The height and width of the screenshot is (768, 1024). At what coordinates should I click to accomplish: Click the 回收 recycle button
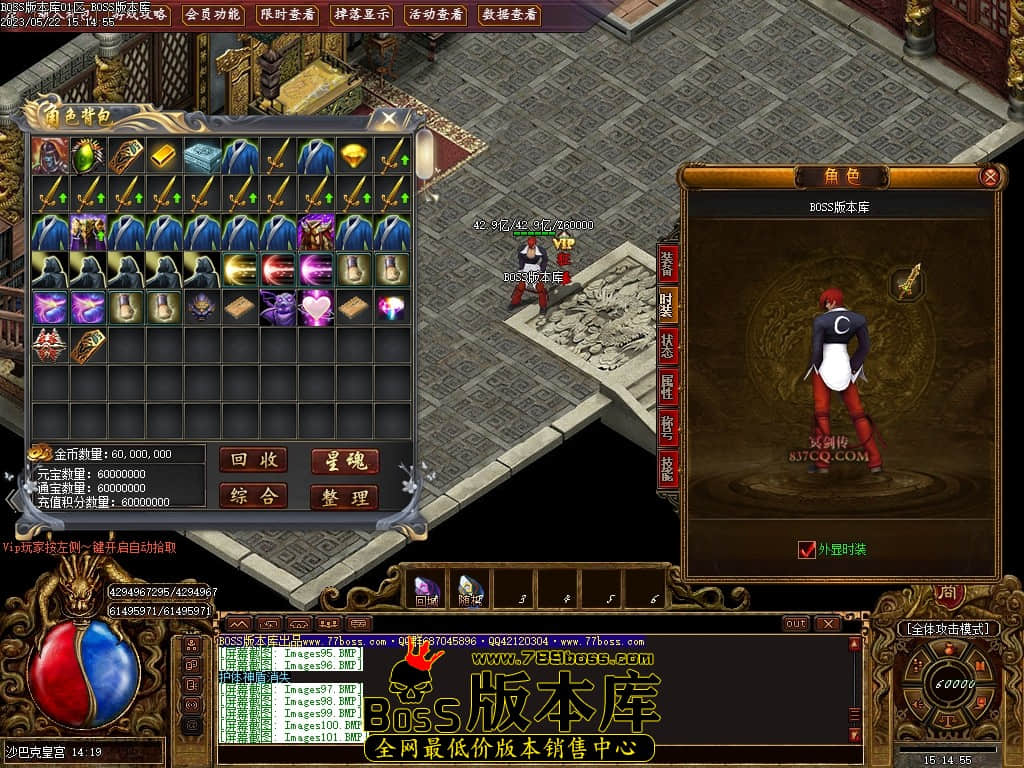(x=253, y=460)
